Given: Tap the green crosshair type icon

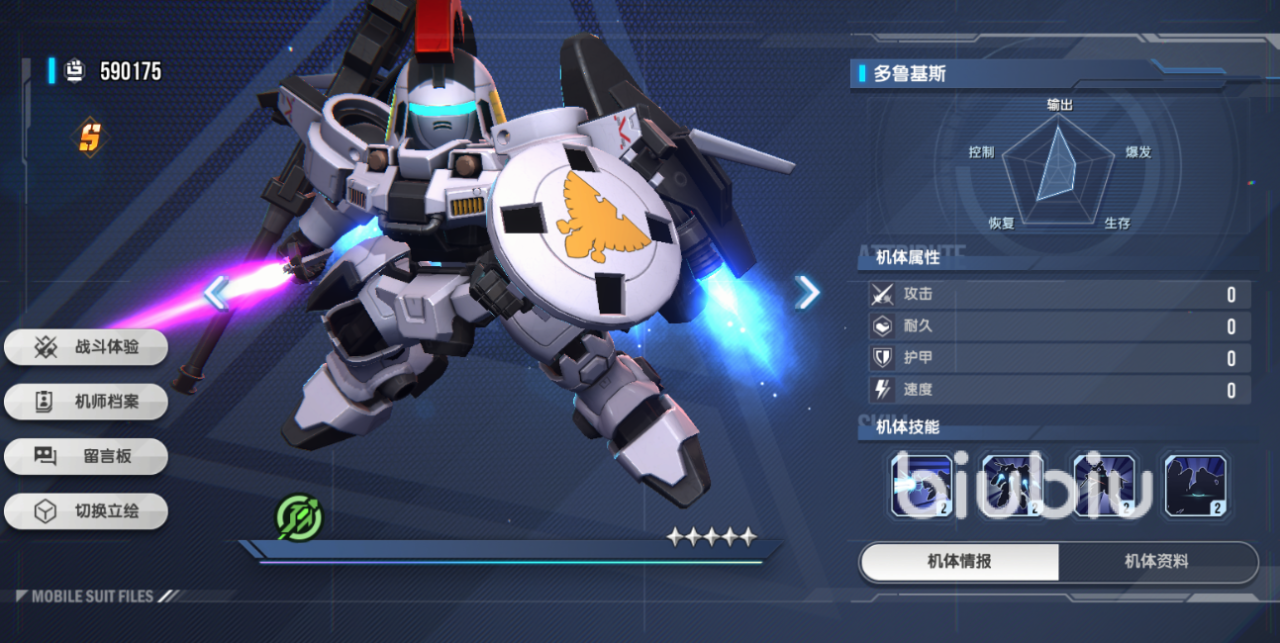Looking at the screenshot, I should (299, 517).
